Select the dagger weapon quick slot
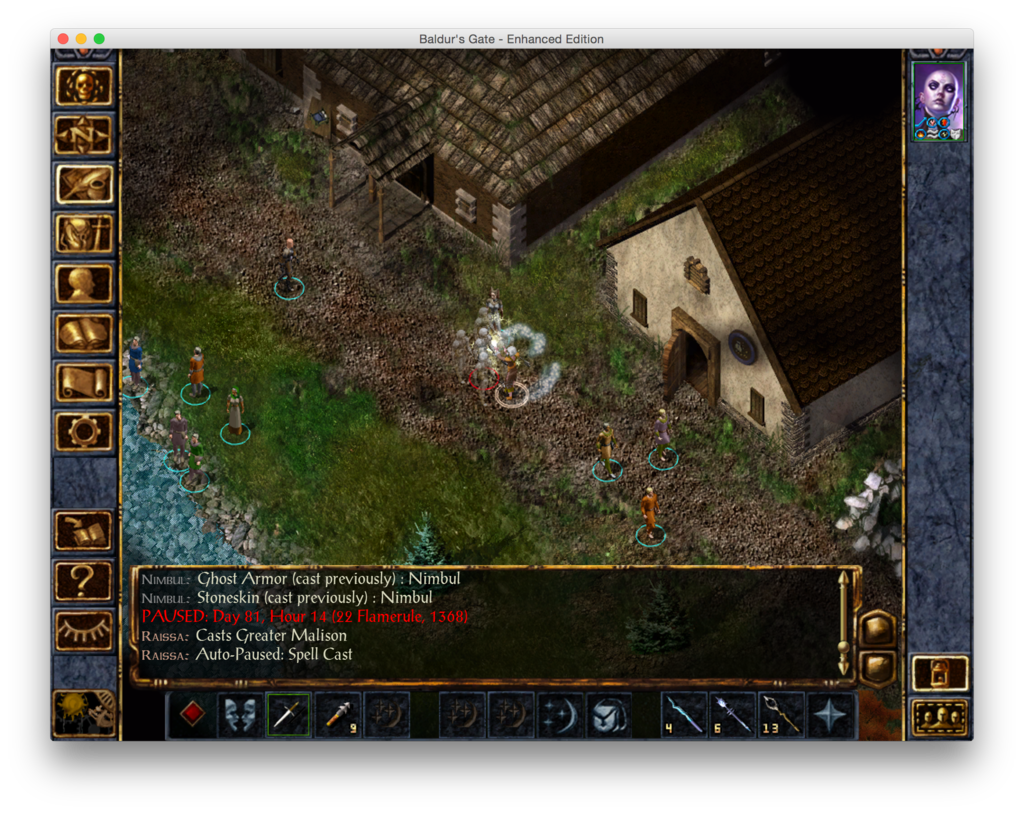Screen dimensions: 1024x813 288,714
